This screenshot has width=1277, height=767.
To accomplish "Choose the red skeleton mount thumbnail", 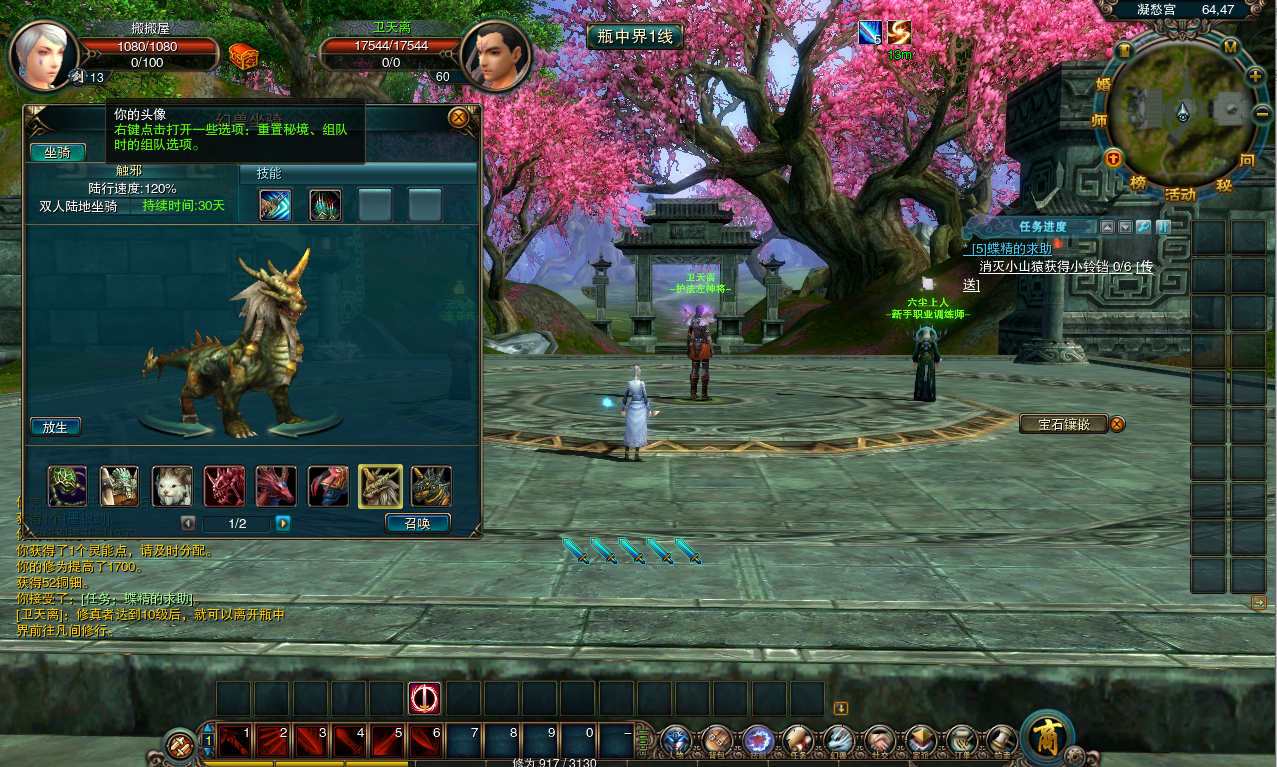I will (223, 486).
